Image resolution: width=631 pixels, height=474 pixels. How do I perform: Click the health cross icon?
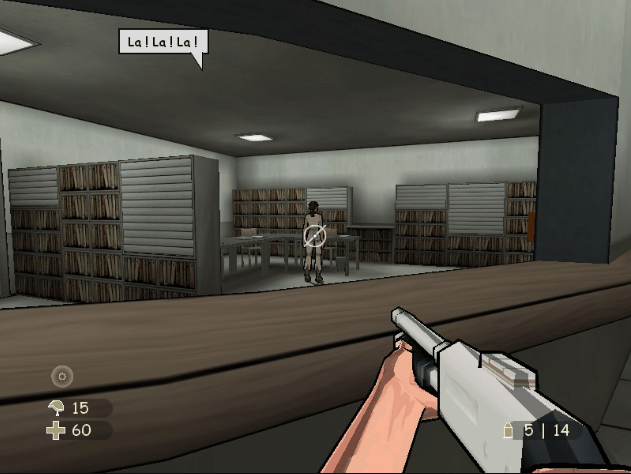pos(56,430)
